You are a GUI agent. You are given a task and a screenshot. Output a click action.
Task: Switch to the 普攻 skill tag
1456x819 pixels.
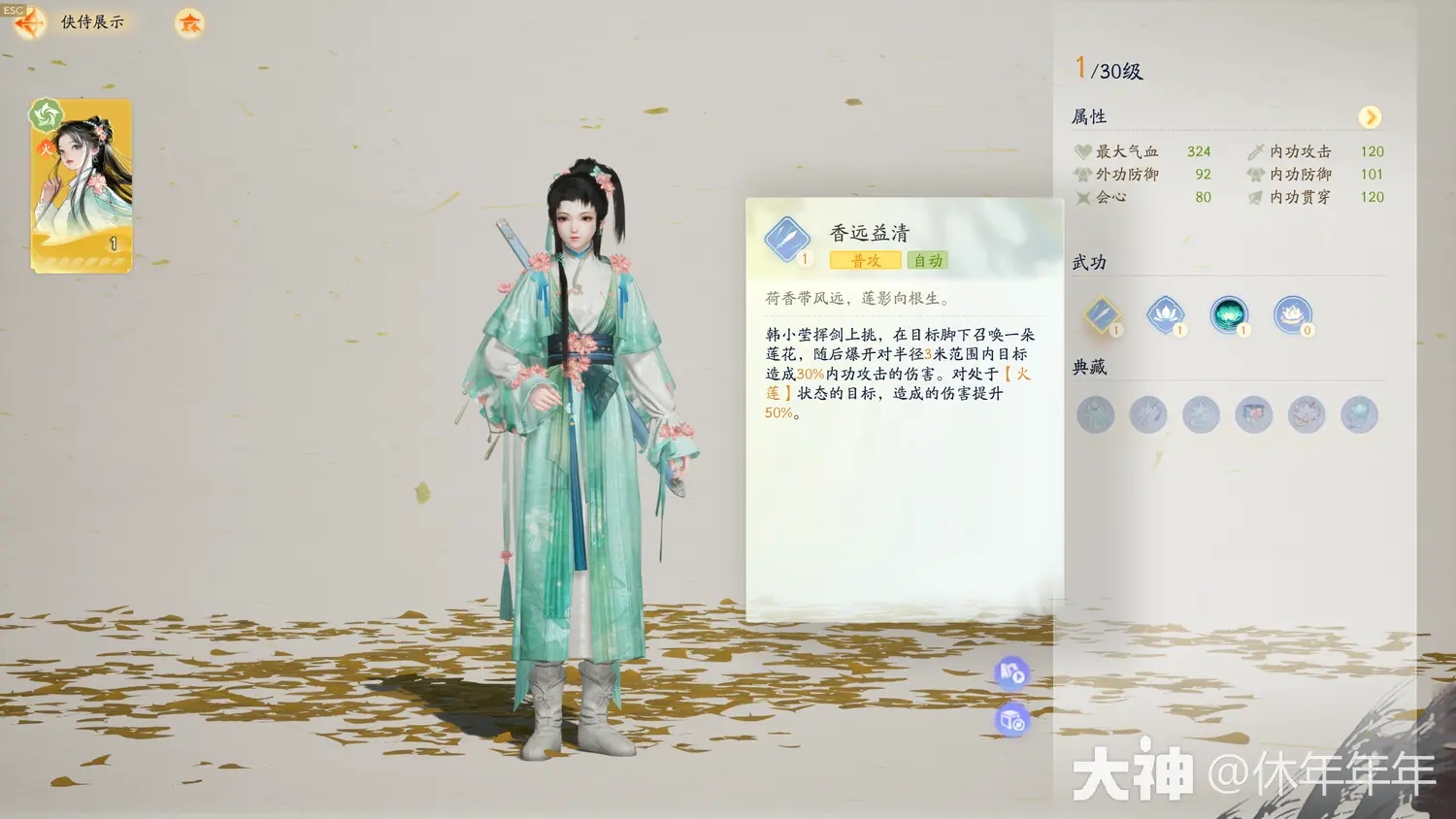point(863,260)
